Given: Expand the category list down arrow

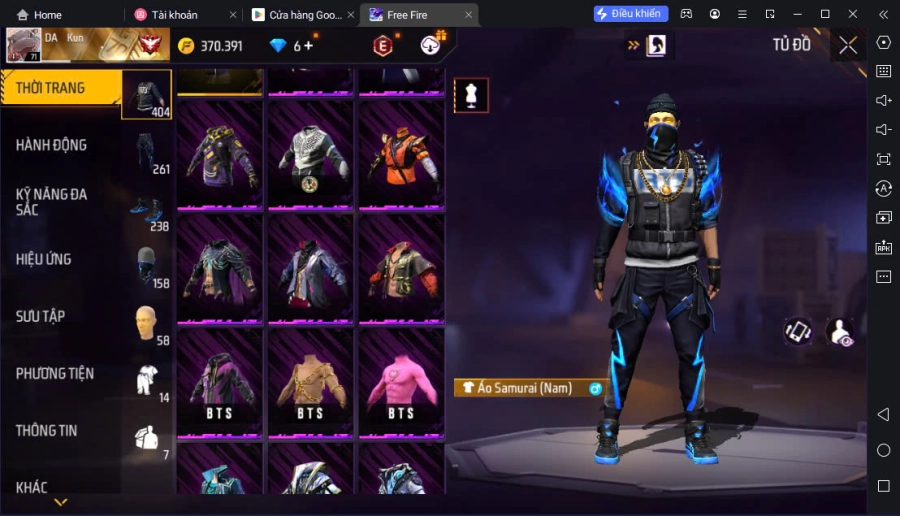Looking at the screenshot, I should point(60,502).
